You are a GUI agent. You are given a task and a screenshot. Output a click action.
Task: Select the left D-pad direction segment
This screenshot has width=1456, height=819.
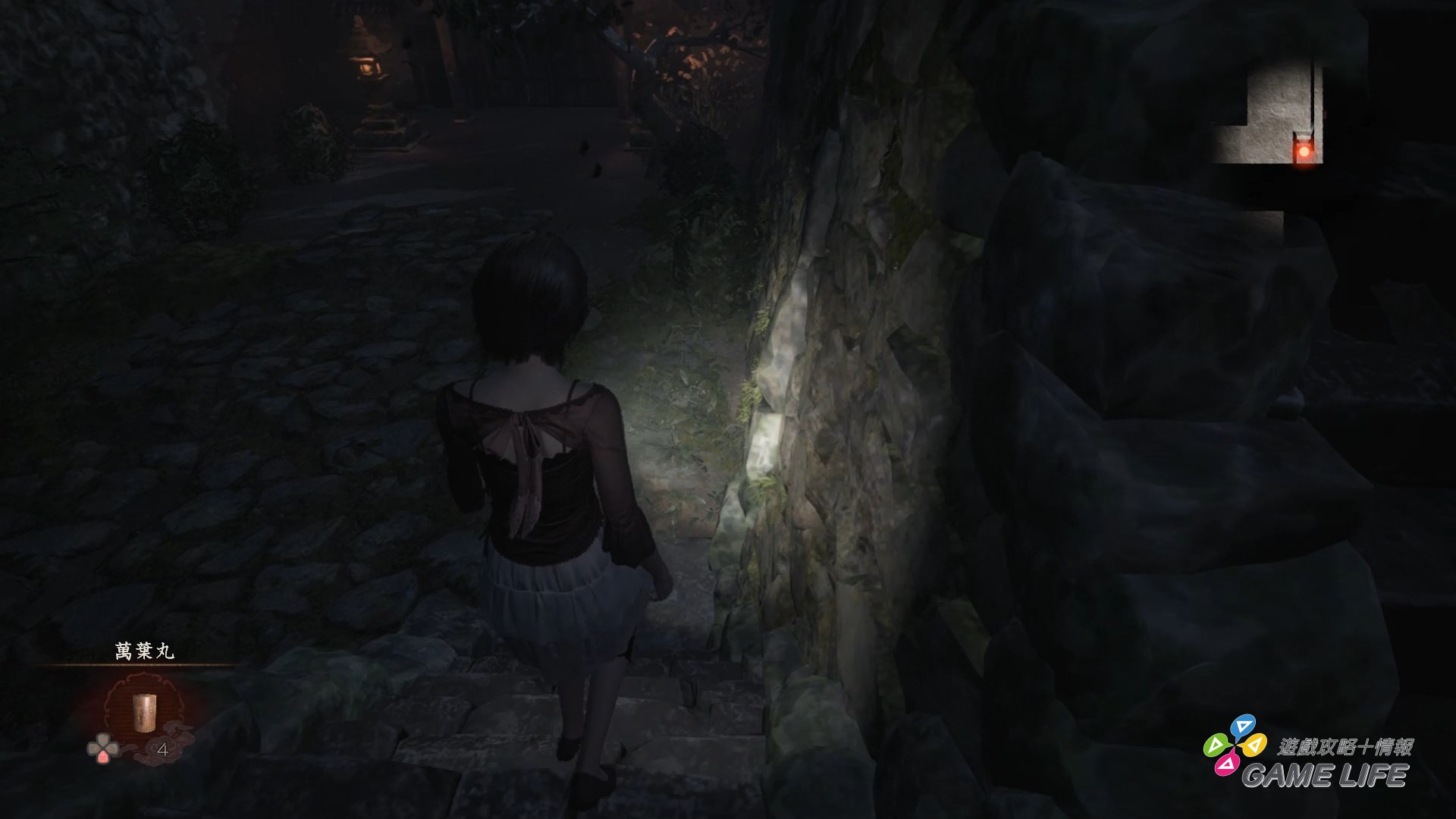pyautogui.click(x=93, y=748)
